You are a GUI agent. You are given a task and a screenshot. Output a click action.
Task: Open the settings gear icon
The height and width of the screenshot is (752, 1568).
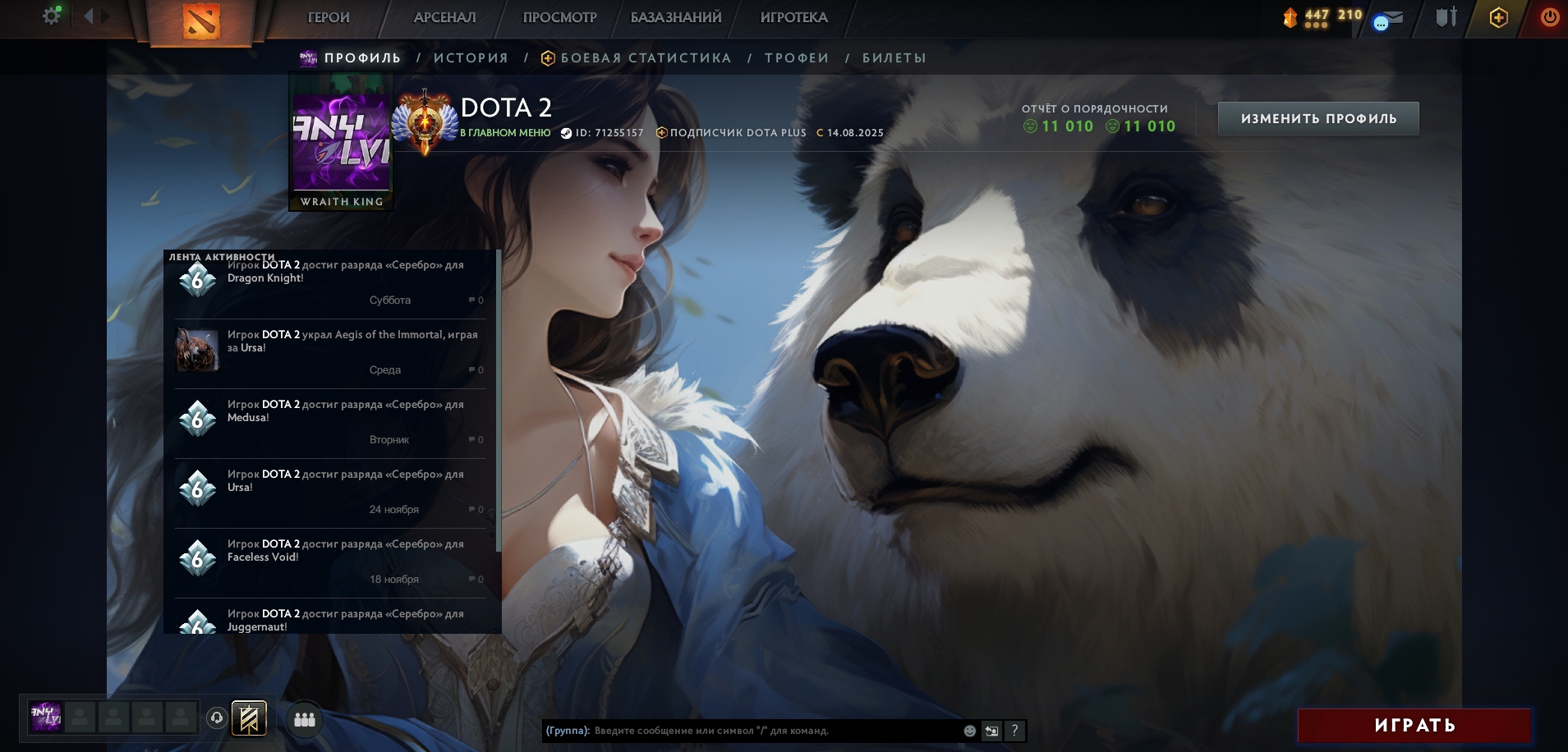(x=51, y=16)
